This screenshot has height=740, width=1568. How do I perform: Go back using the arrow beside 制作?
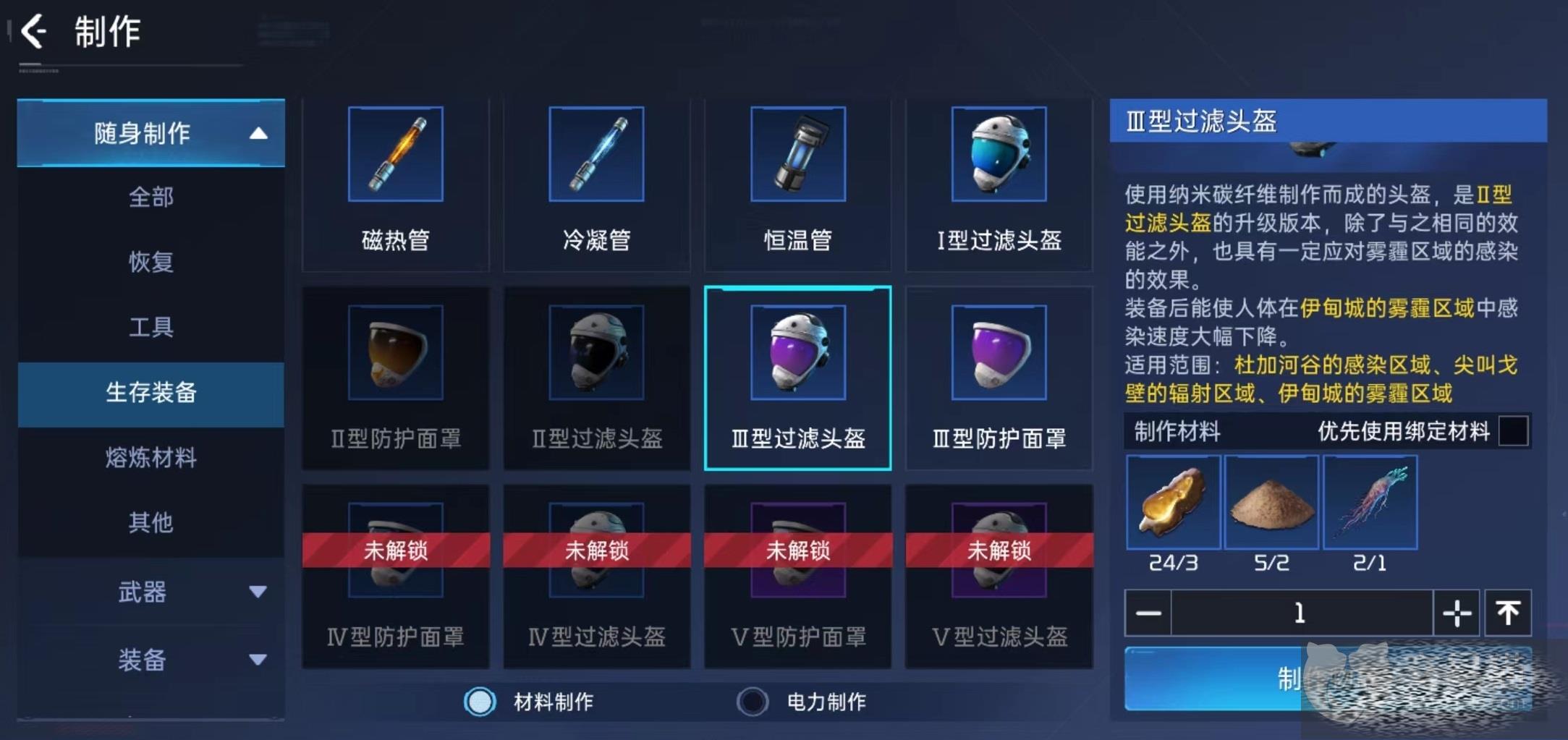point(34,32)
